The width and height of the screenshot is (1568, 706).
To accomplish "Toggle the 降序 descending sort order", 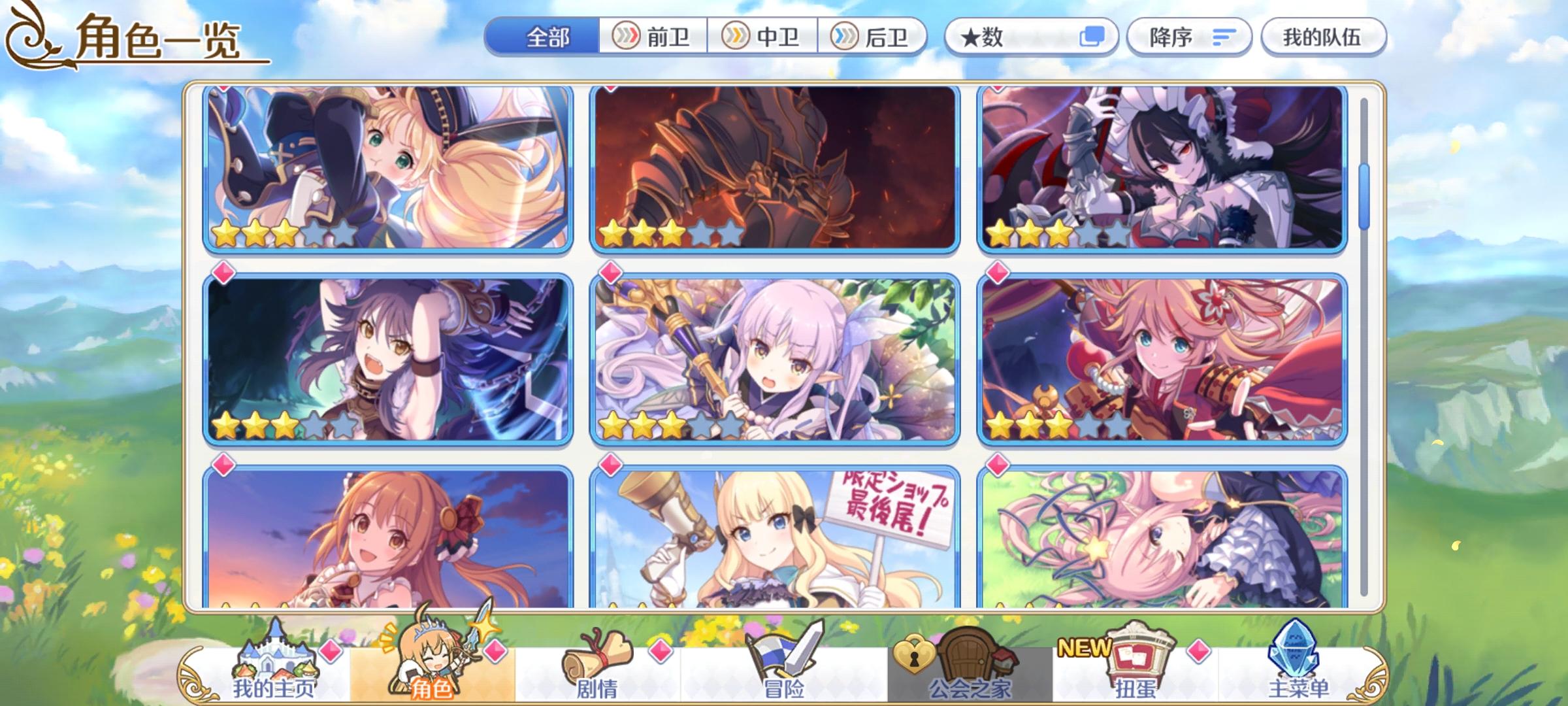I will coord(1190,37).
